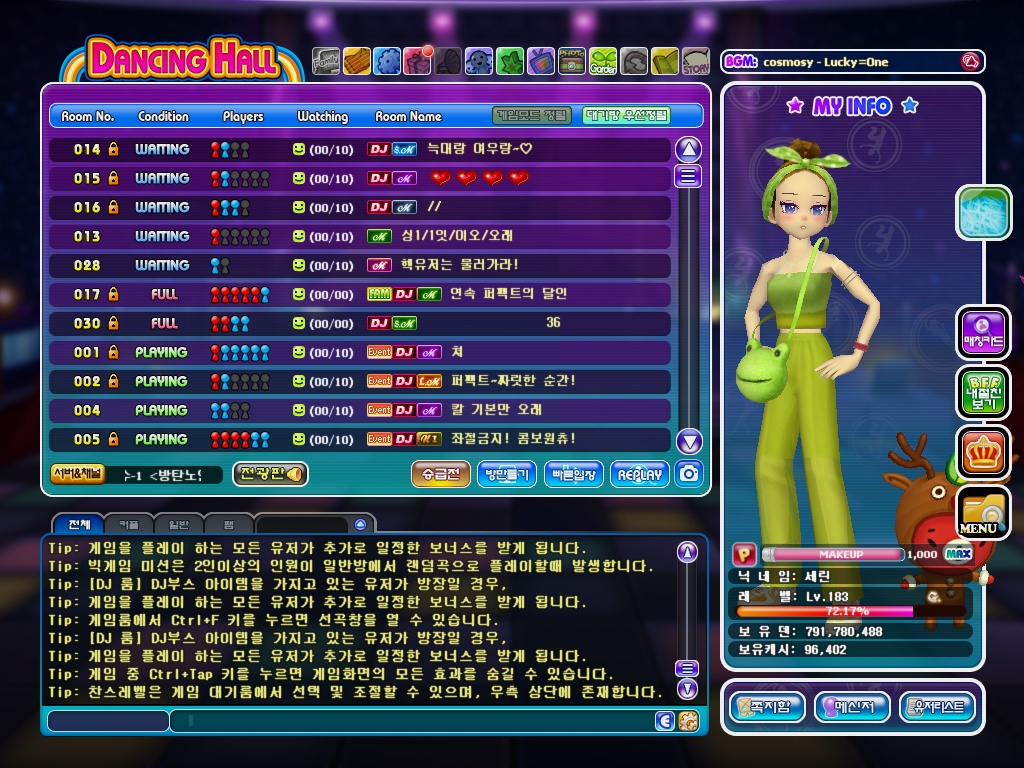This screenshot has height=768, width=1024.
Task: Open the MENU folder button
Action: 982,512
